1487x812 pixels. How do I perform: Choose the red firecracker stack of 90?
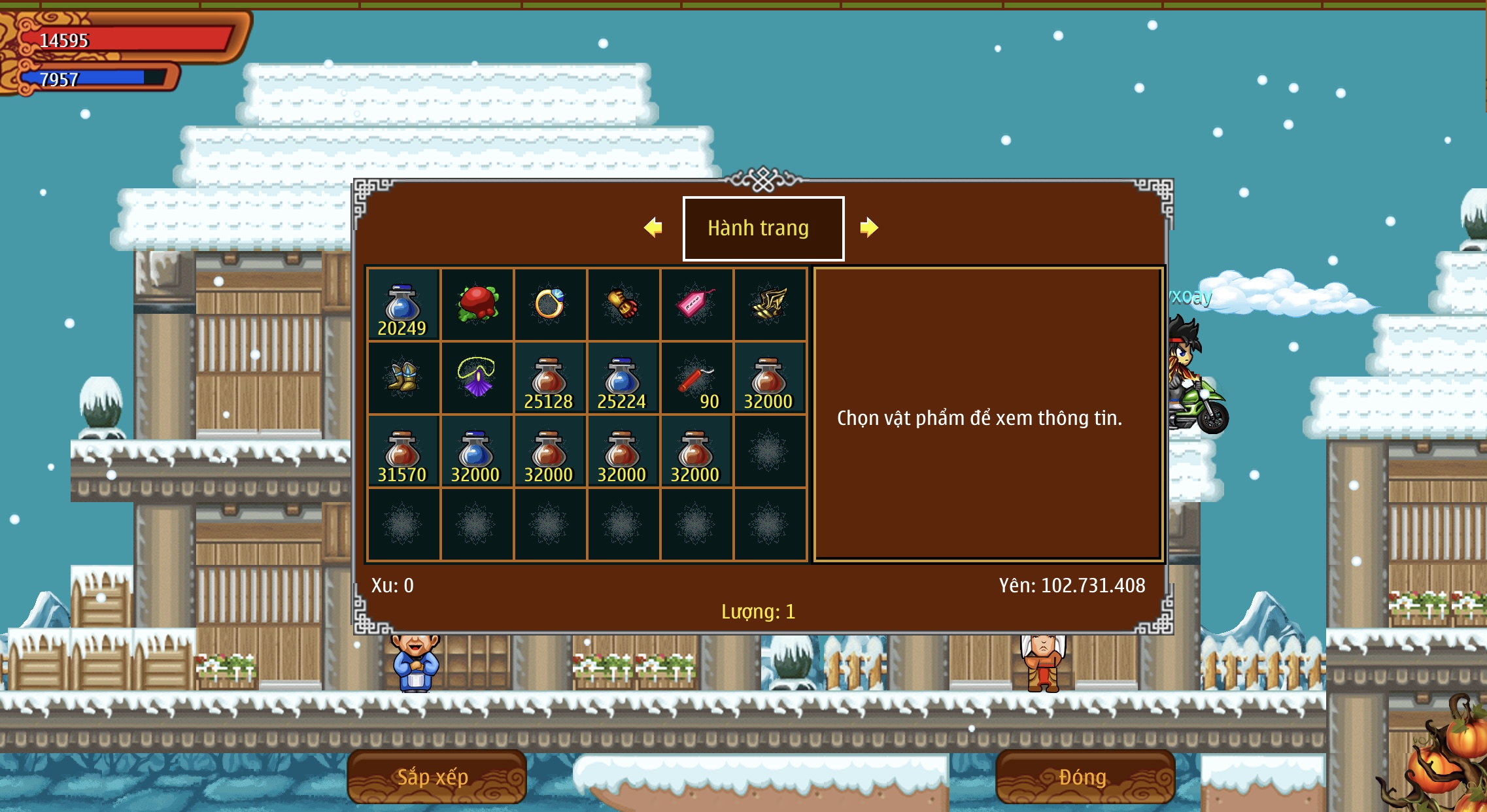pos(696,379)
